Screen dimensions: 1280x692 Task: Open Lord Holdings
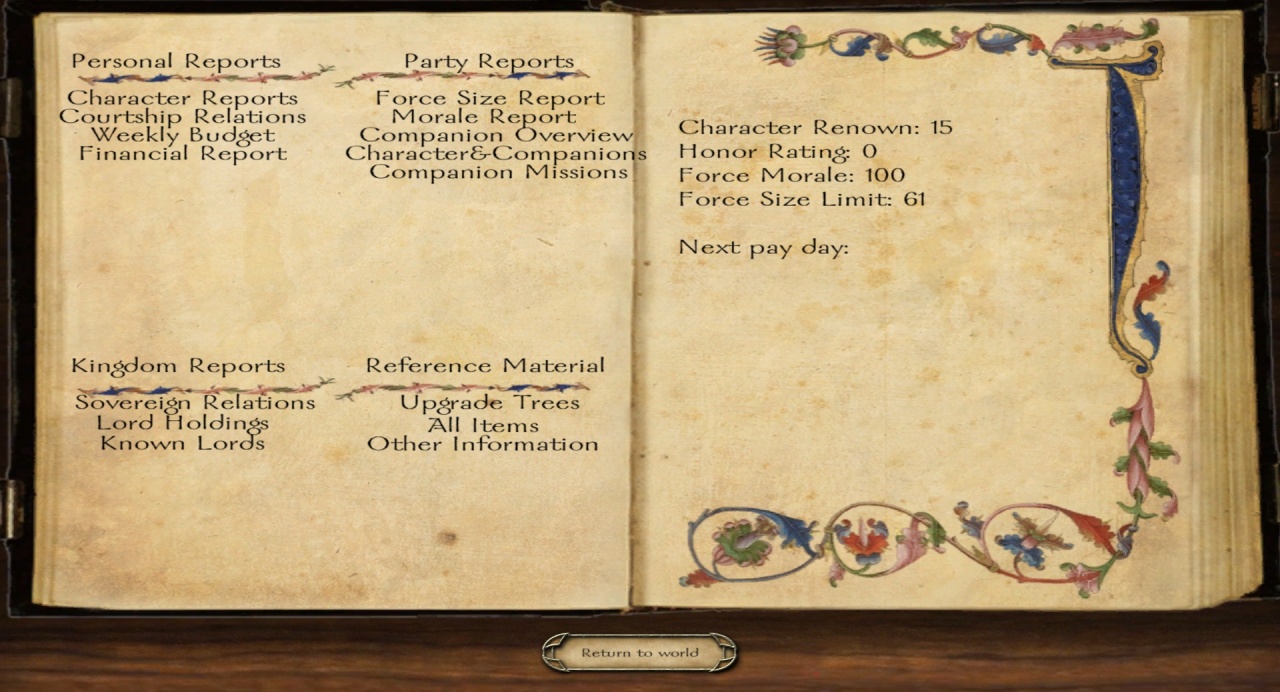pos(182,423)
